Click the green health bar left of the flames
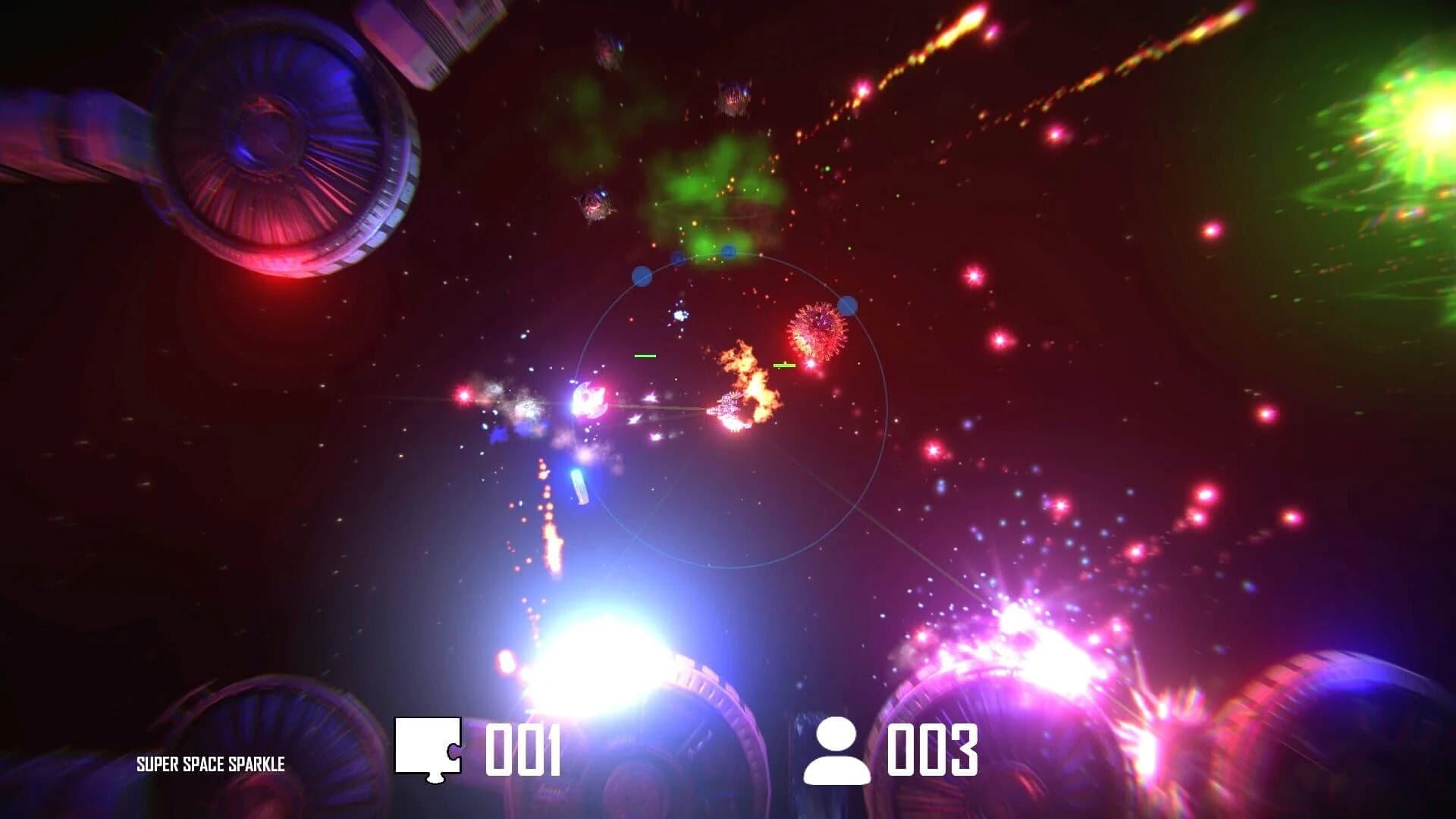 tap(645, 355)
